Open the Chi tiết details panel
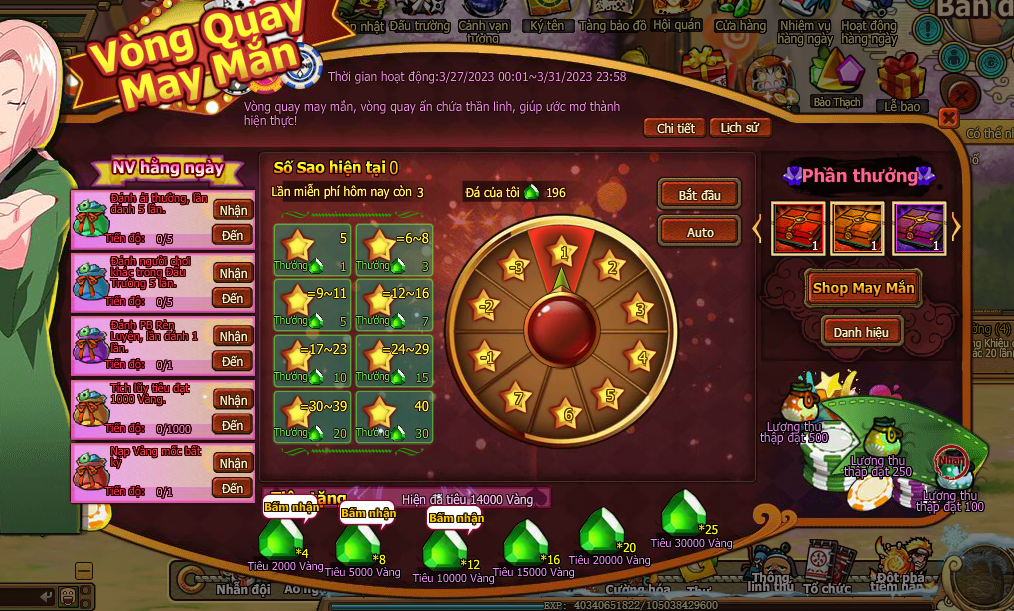Viewport: 1014px width, 611px height. [x=675, y=128]
